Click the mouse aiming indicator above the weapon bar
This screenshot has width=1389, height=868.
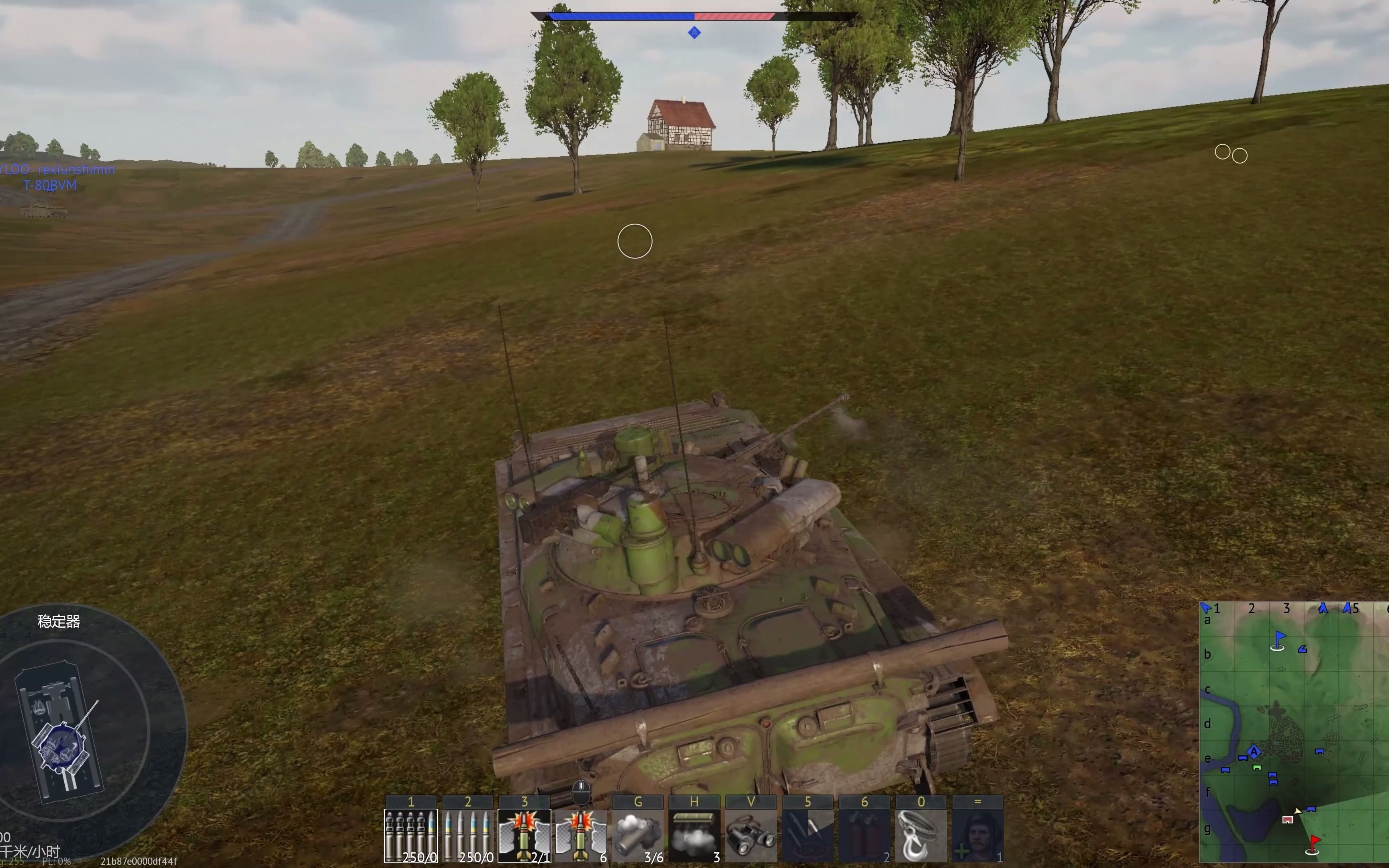click(x=581, y=791)
